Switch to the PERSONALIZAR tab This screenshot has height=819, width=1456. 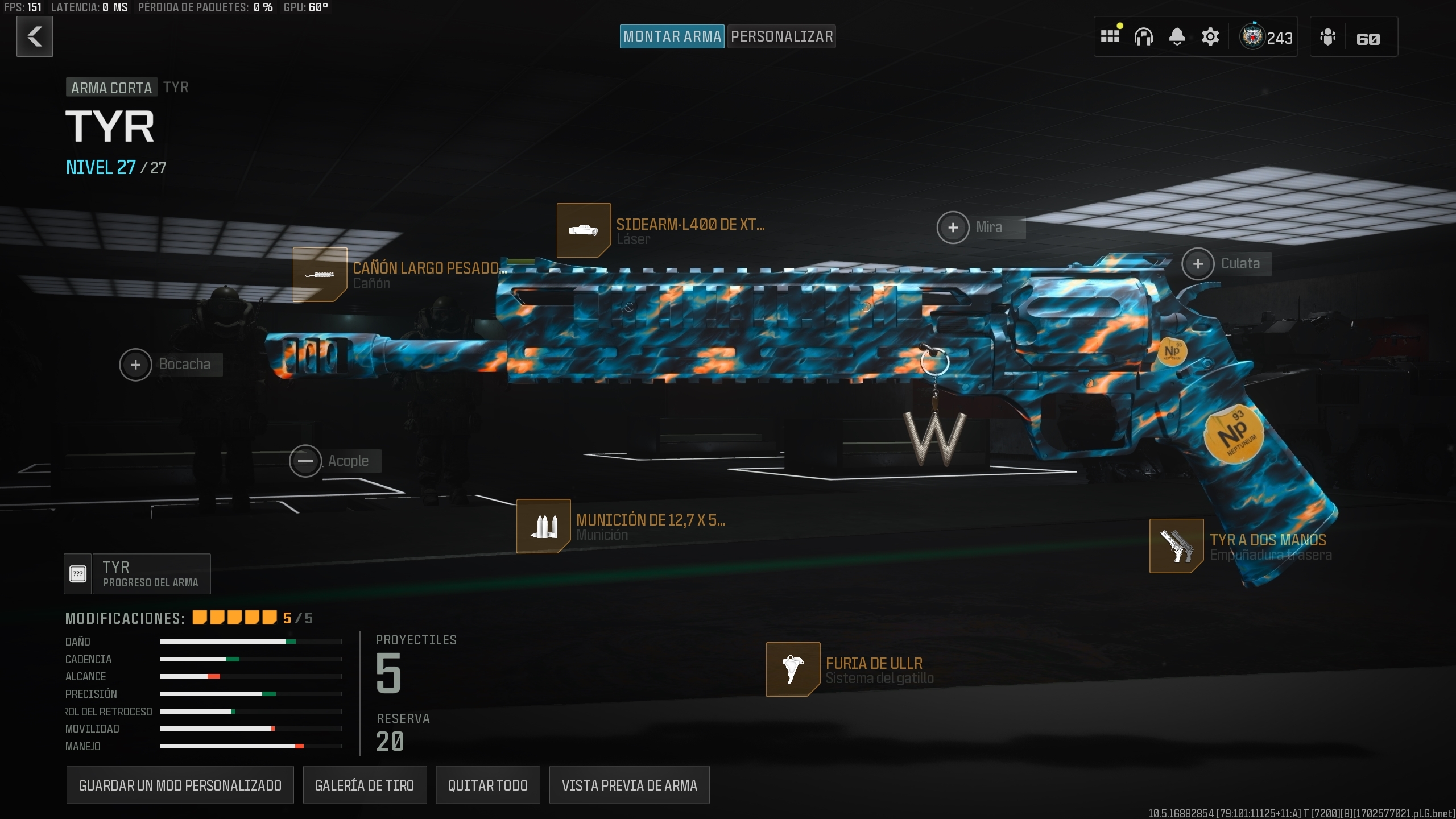click(781, 36)
